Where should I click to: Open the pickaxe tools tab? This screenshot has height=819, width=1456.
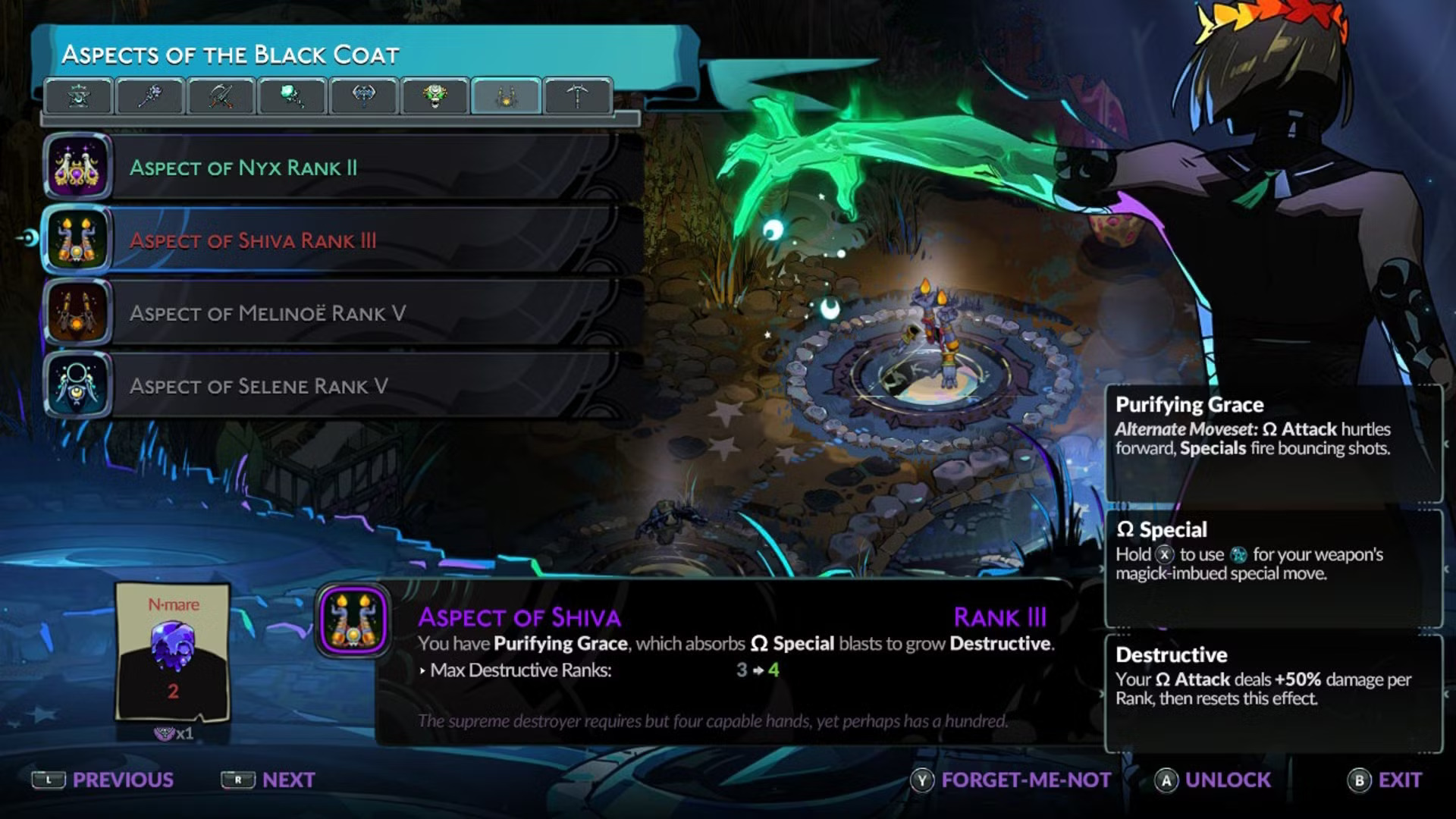click(577, 96)
